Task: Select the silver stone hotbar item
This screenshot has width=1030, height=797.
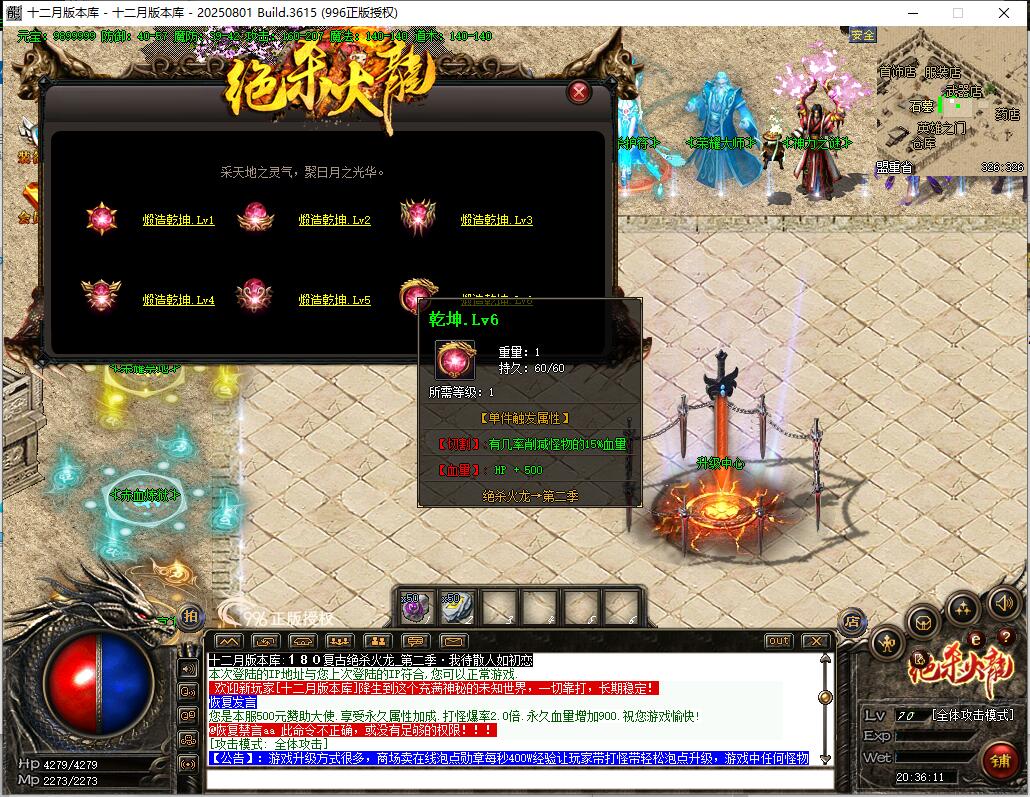Action: point(457,607)
